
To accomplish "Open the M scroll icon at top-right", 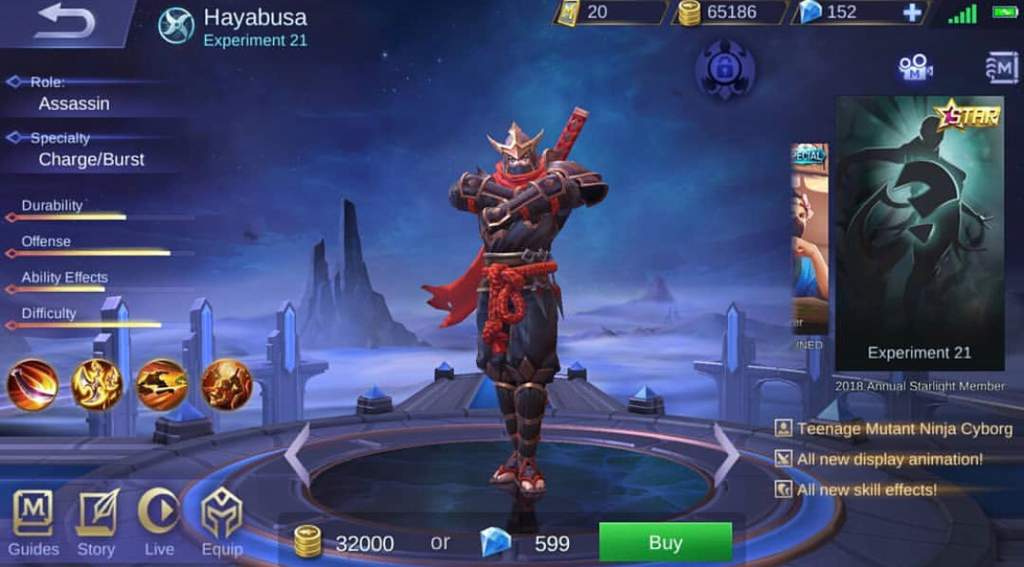I will (1000, 67).
